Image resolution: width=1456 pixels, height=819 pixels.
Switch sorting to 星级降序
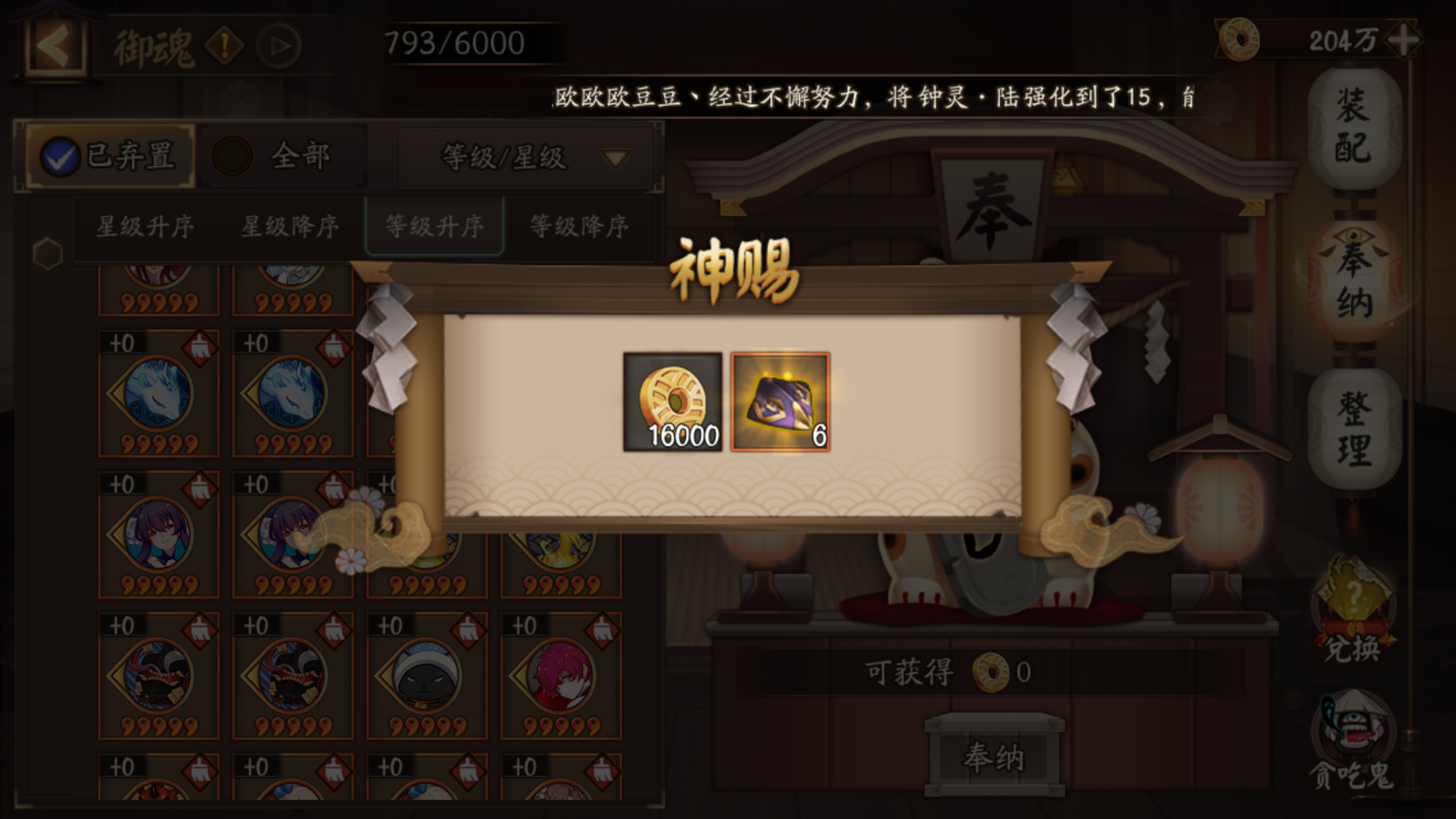(290, 226)
